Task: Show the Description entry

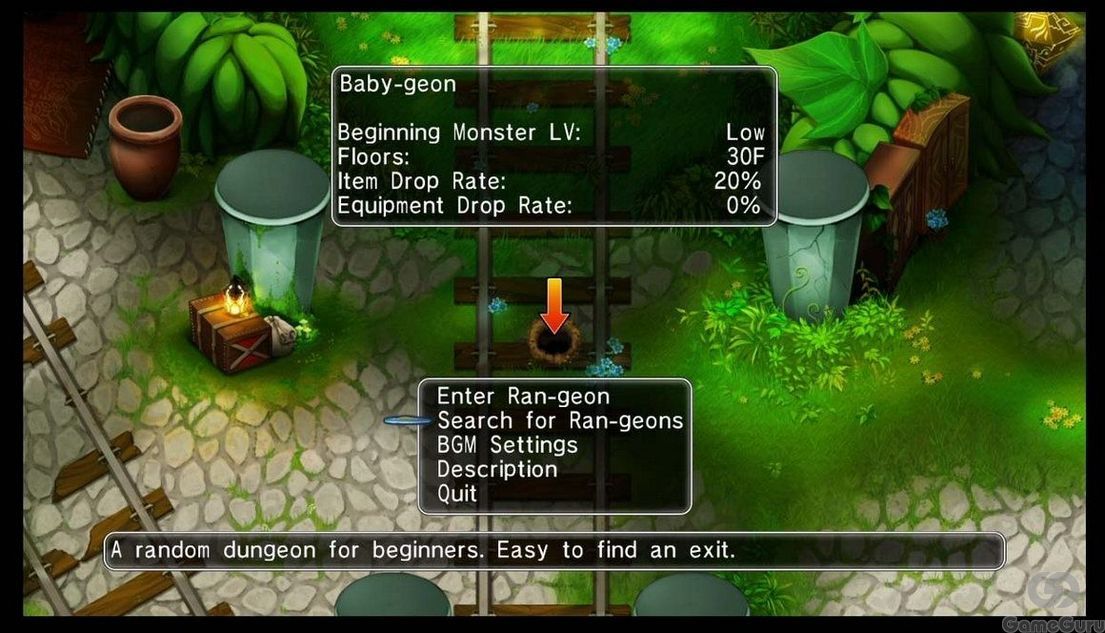Action: click(x=497, y=469)
